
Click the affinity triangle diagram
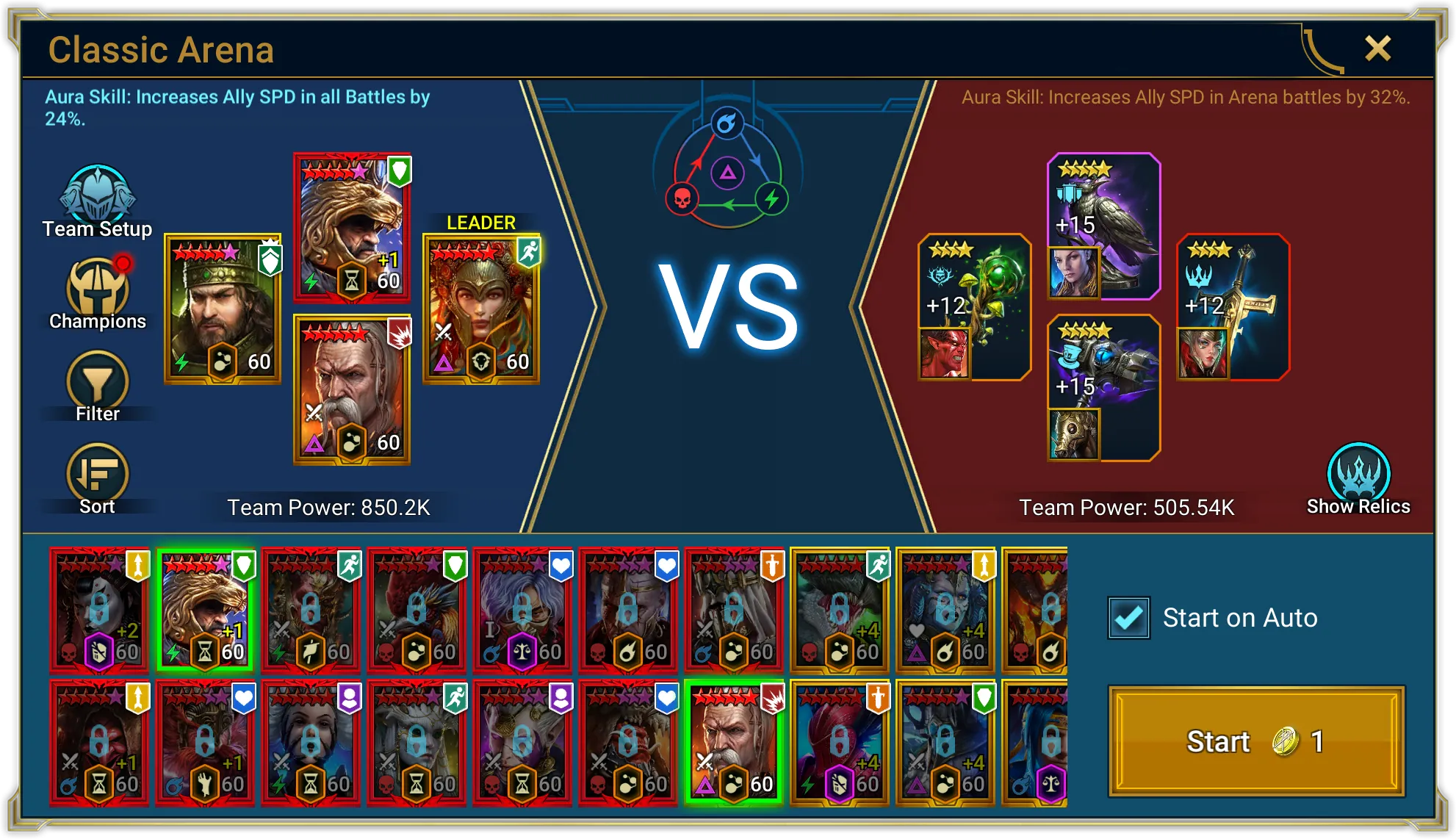(727, 174)
